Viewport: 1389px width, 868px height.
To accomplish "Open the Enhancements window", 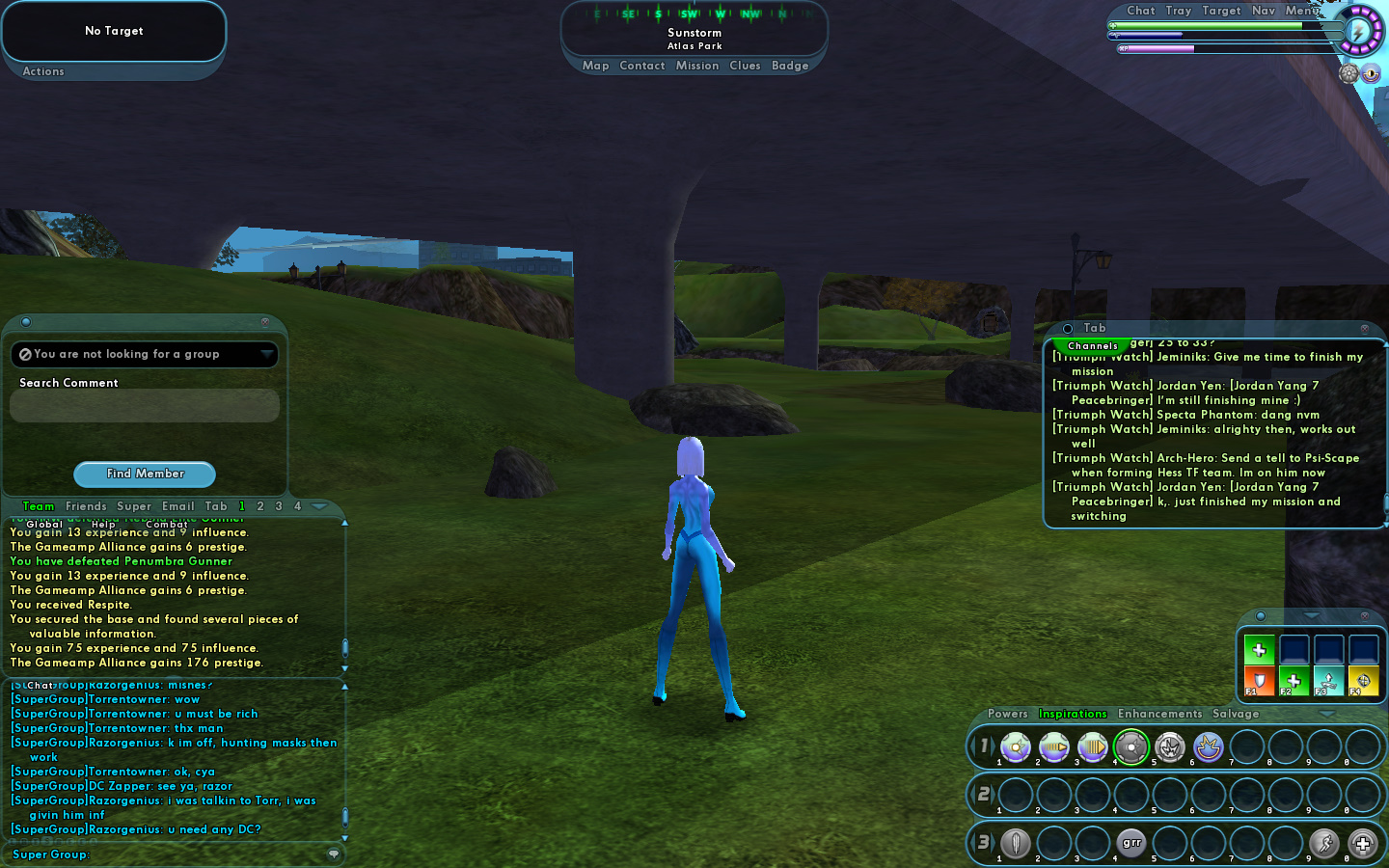I will pos(1159,714).
